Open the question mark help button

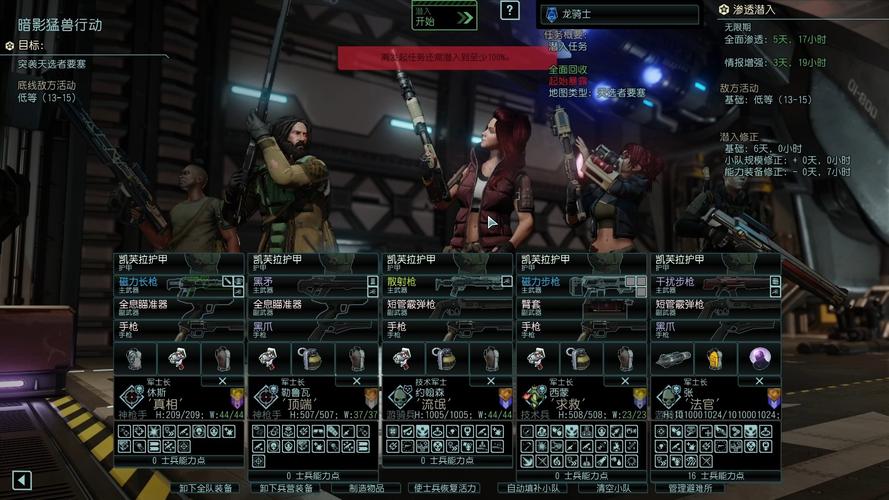(x=510, y=11)
